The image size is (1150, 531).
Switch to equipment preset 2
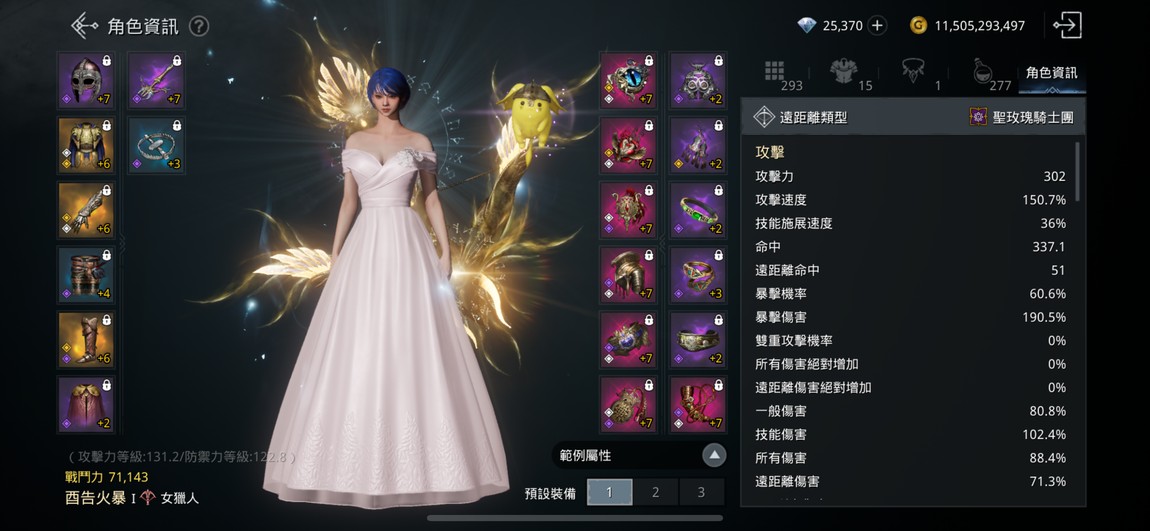click(x=655, y=492)
